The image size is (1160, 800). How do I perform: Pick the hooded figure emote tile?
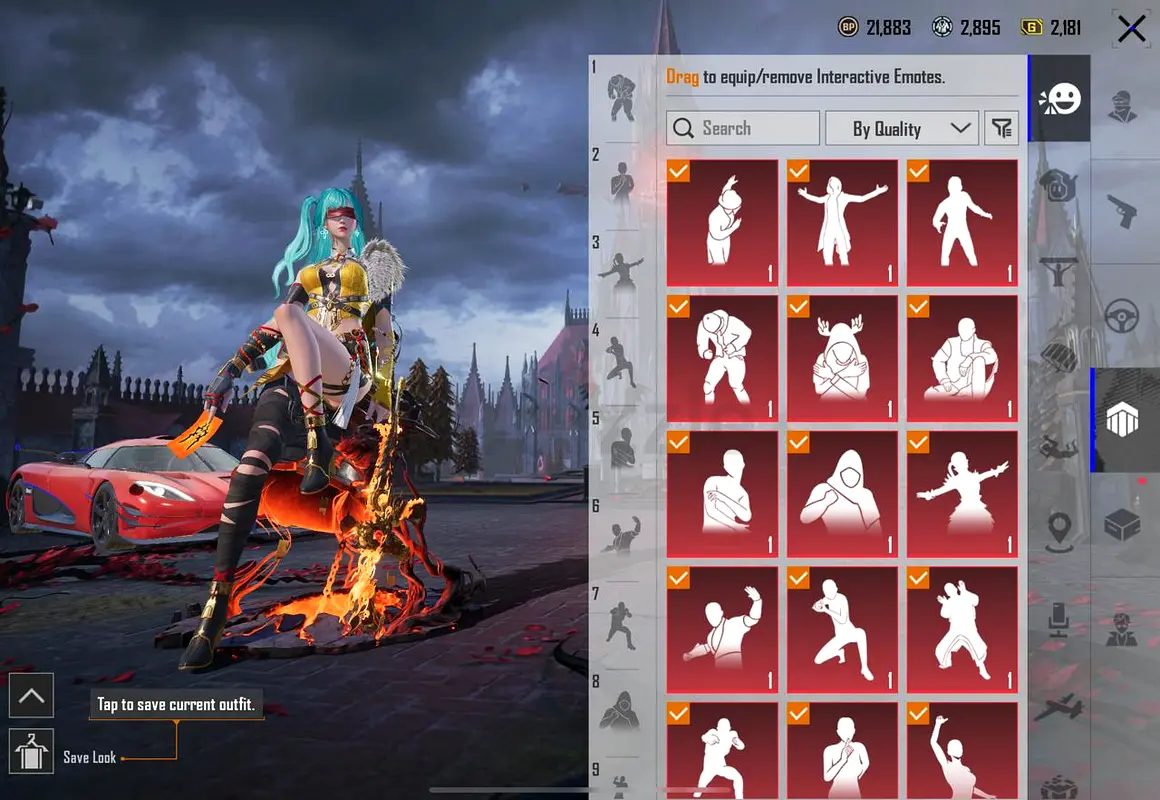(842, 494)
